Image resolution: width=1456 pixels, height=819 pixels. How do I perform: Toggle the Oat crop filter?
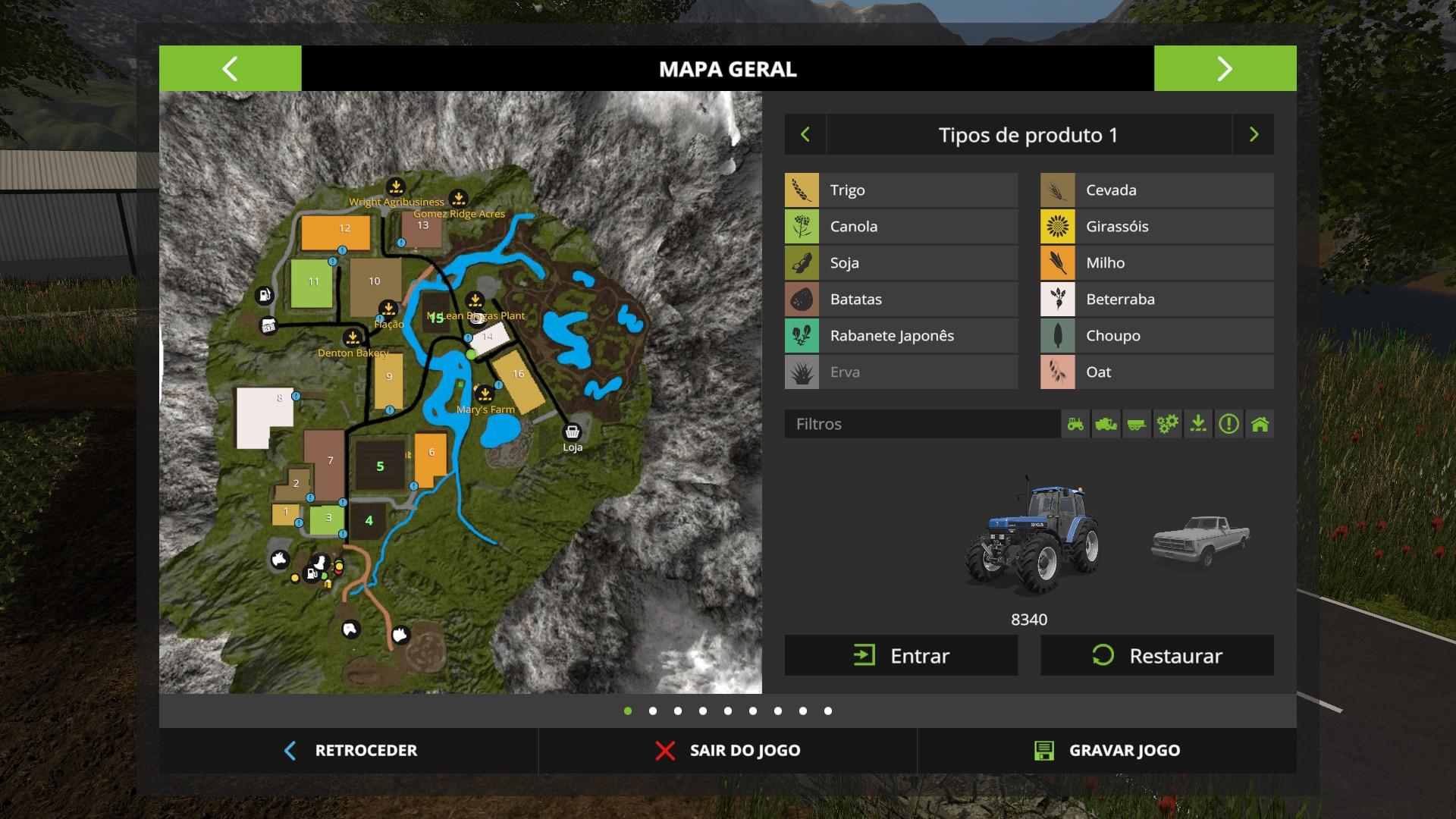coord(1156,372)
